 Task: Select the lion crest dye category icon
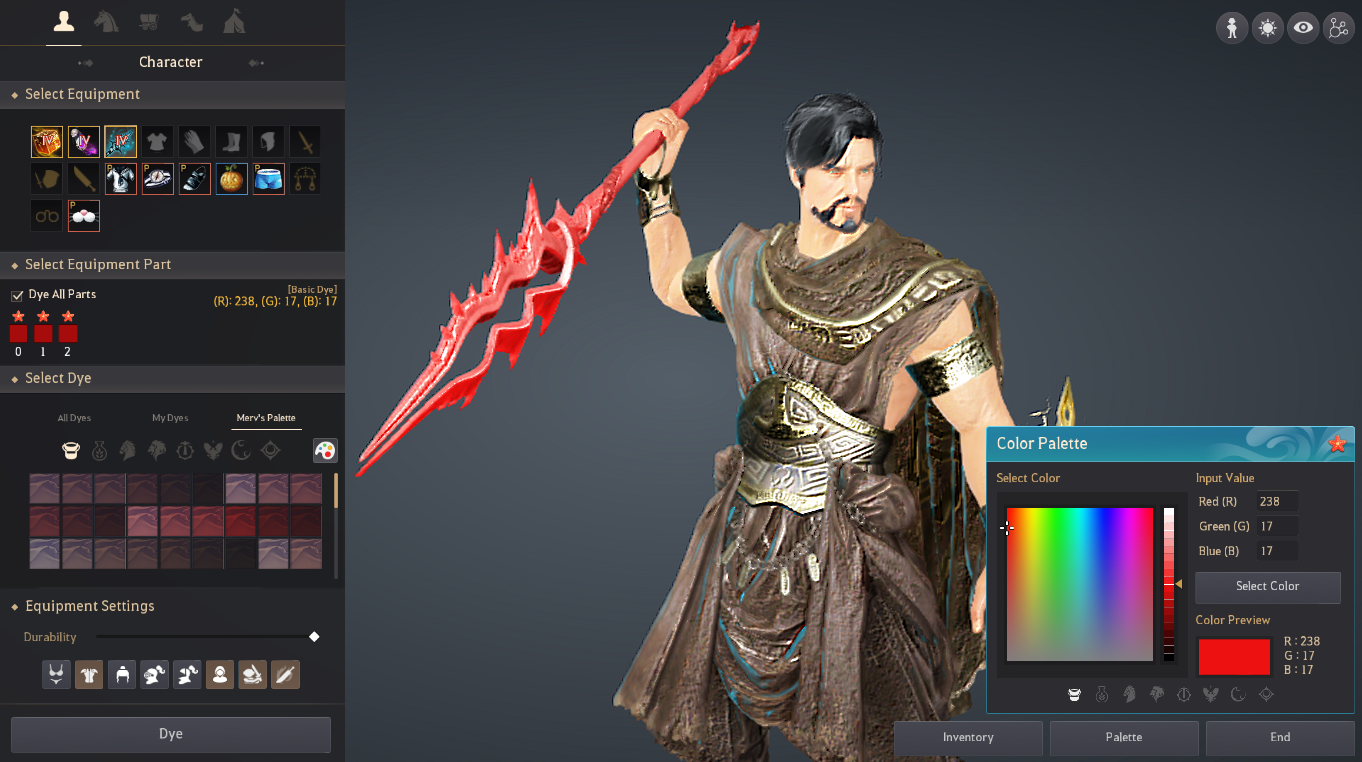click(x=156, y=450)
